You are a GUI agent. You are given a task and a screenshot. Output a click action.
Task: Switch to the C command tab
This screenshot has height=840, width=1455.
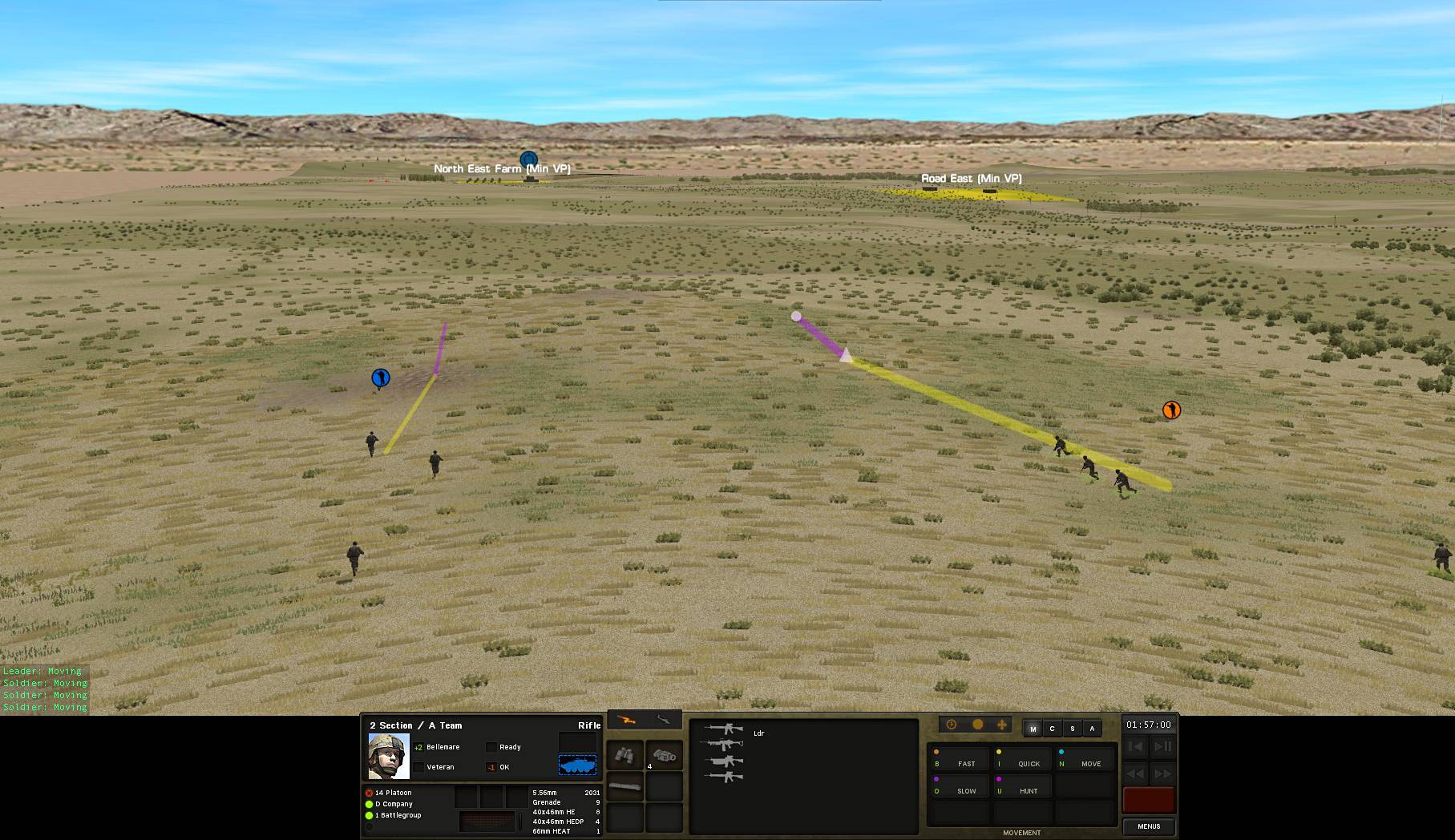(x=1053, y=729)
